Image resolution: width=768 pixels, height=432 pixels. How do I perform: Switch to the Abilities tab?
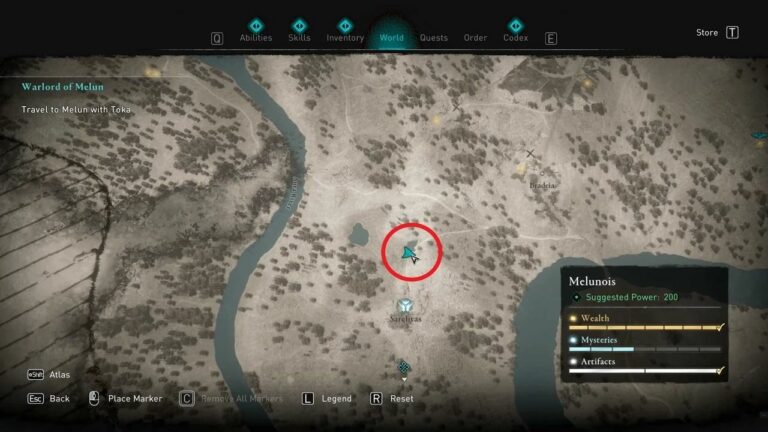tap(255, 37)
